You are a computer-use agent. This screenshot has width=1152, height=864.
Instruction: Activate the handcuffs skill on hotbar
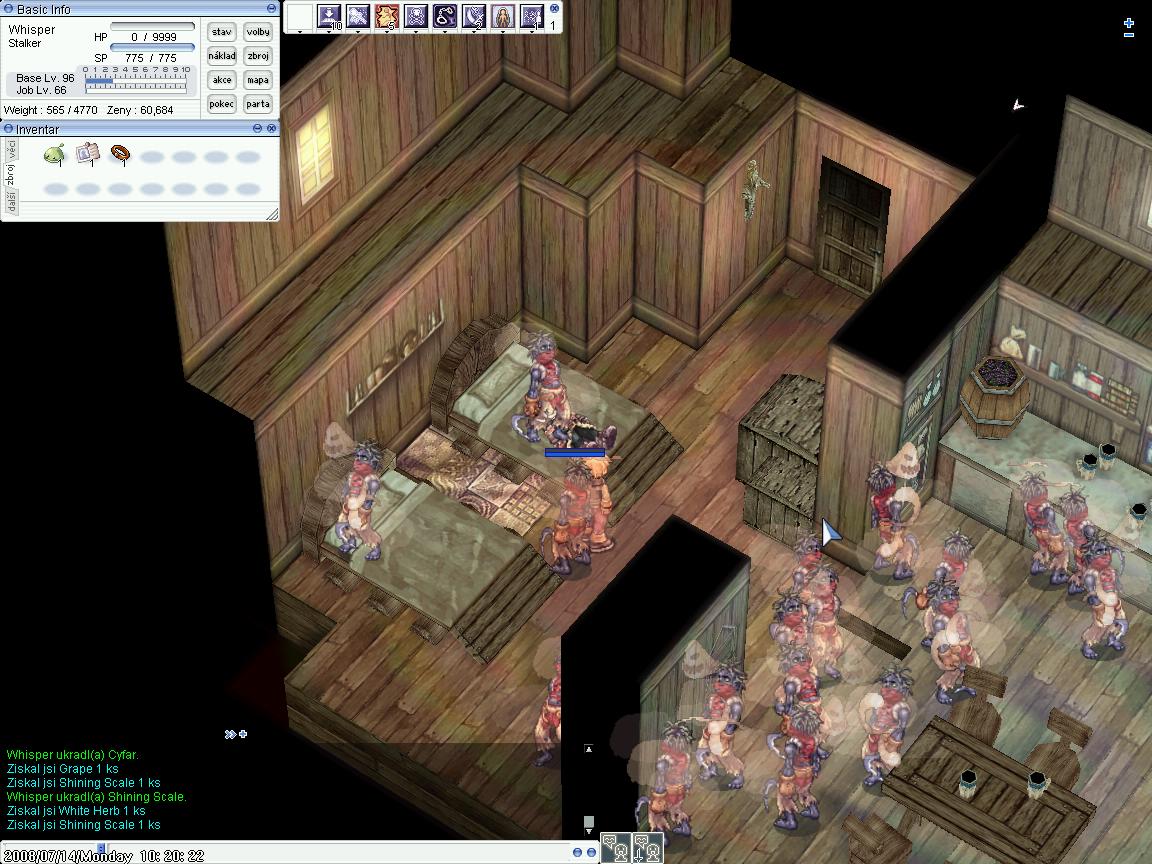[445, 16]
